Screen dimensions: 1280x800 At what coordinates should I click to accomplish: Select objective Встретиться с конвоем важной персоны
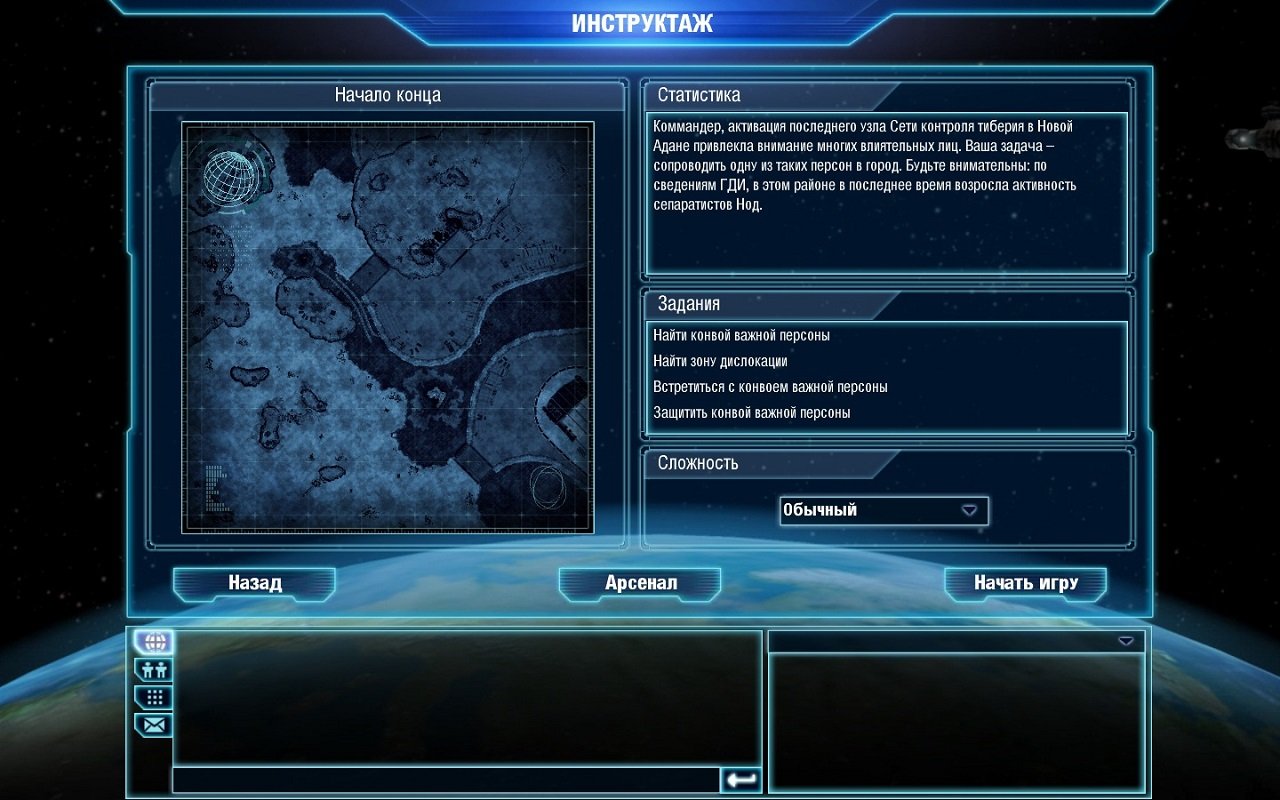769,386
